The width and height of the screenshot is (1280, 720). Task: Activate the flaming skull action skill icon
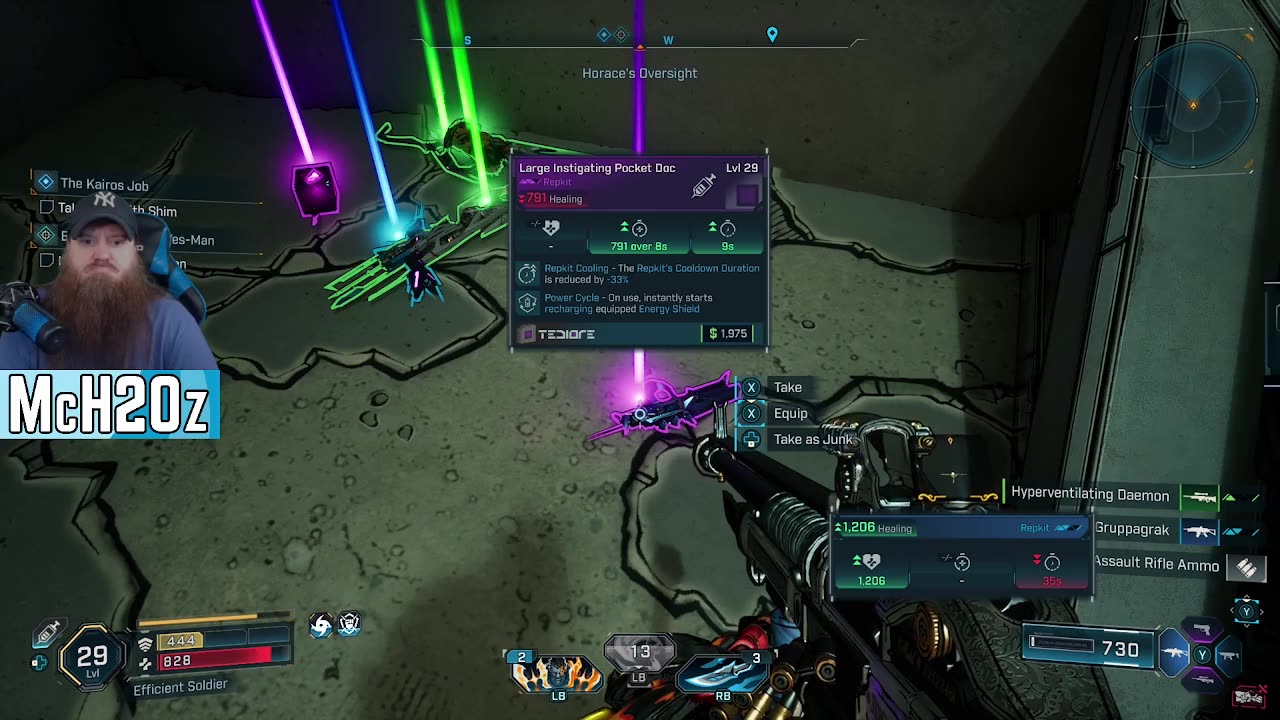click(x=555, y=674)
